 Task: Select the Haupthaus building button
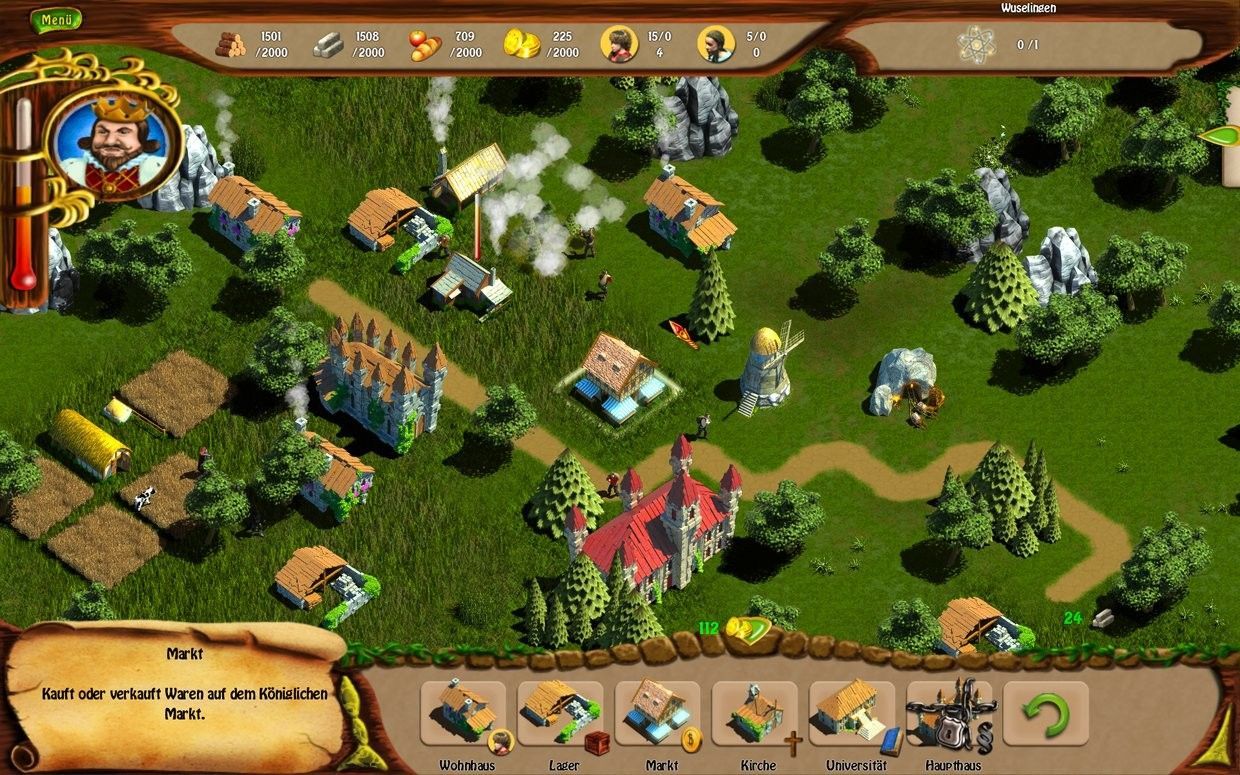pos(949,714)
